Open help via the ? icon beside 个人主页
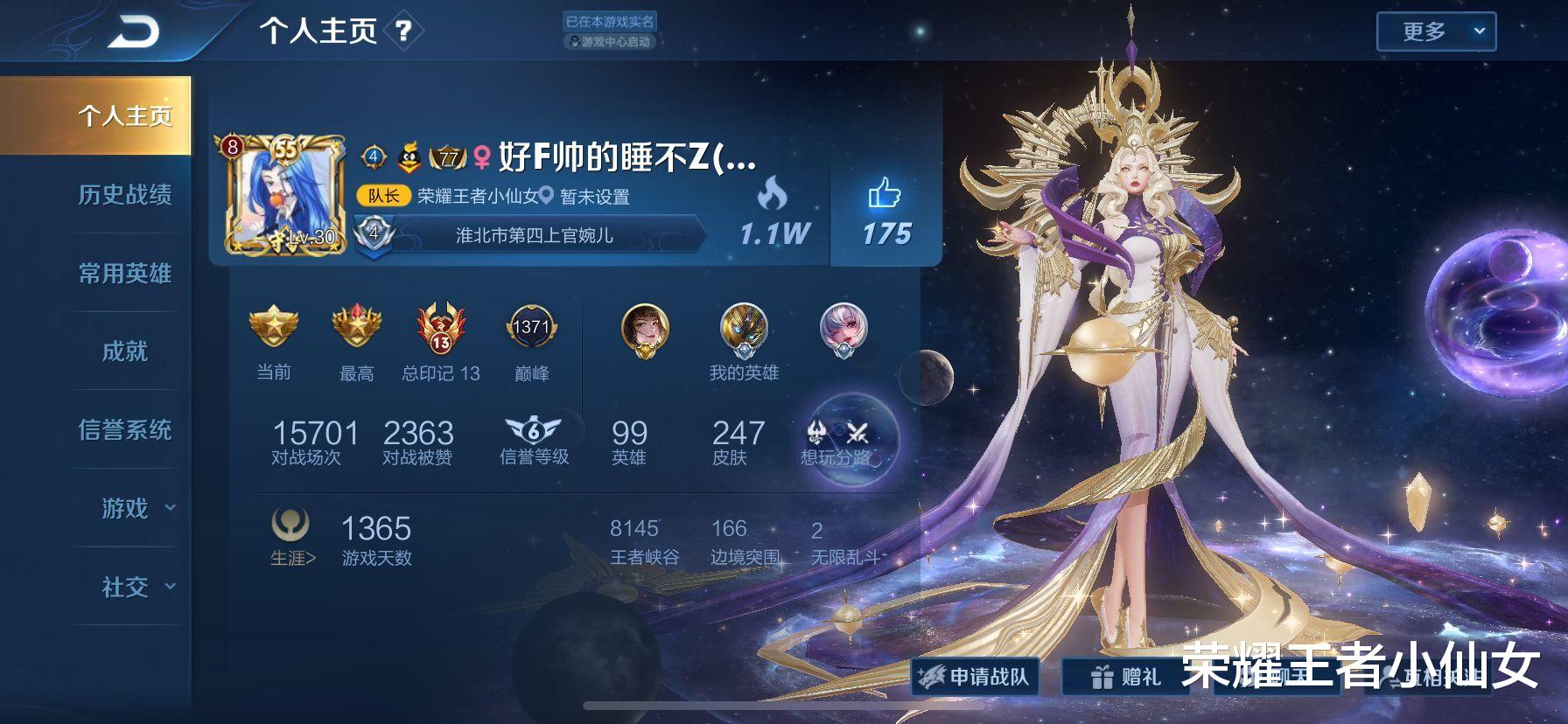 [x=402, y=31]
